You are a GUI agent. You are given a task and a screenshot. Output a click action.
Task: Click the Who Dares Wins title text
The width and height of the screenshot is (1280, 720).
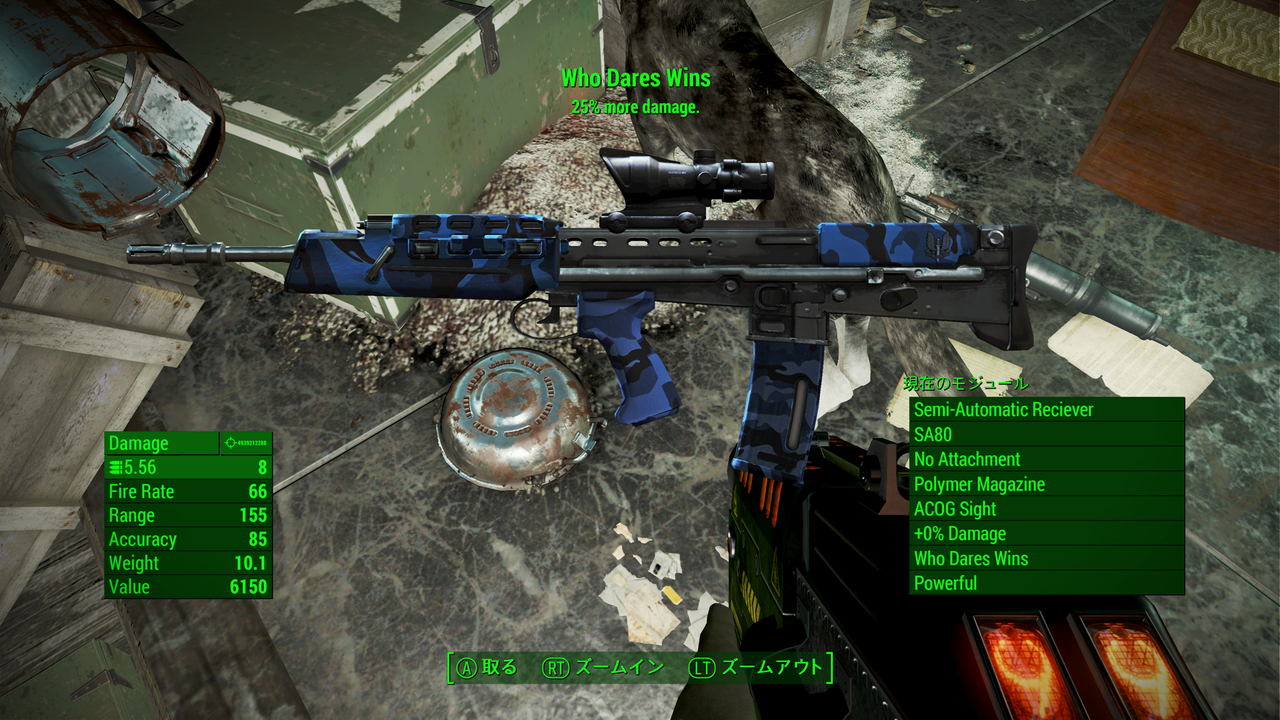(x=637, y=77)
